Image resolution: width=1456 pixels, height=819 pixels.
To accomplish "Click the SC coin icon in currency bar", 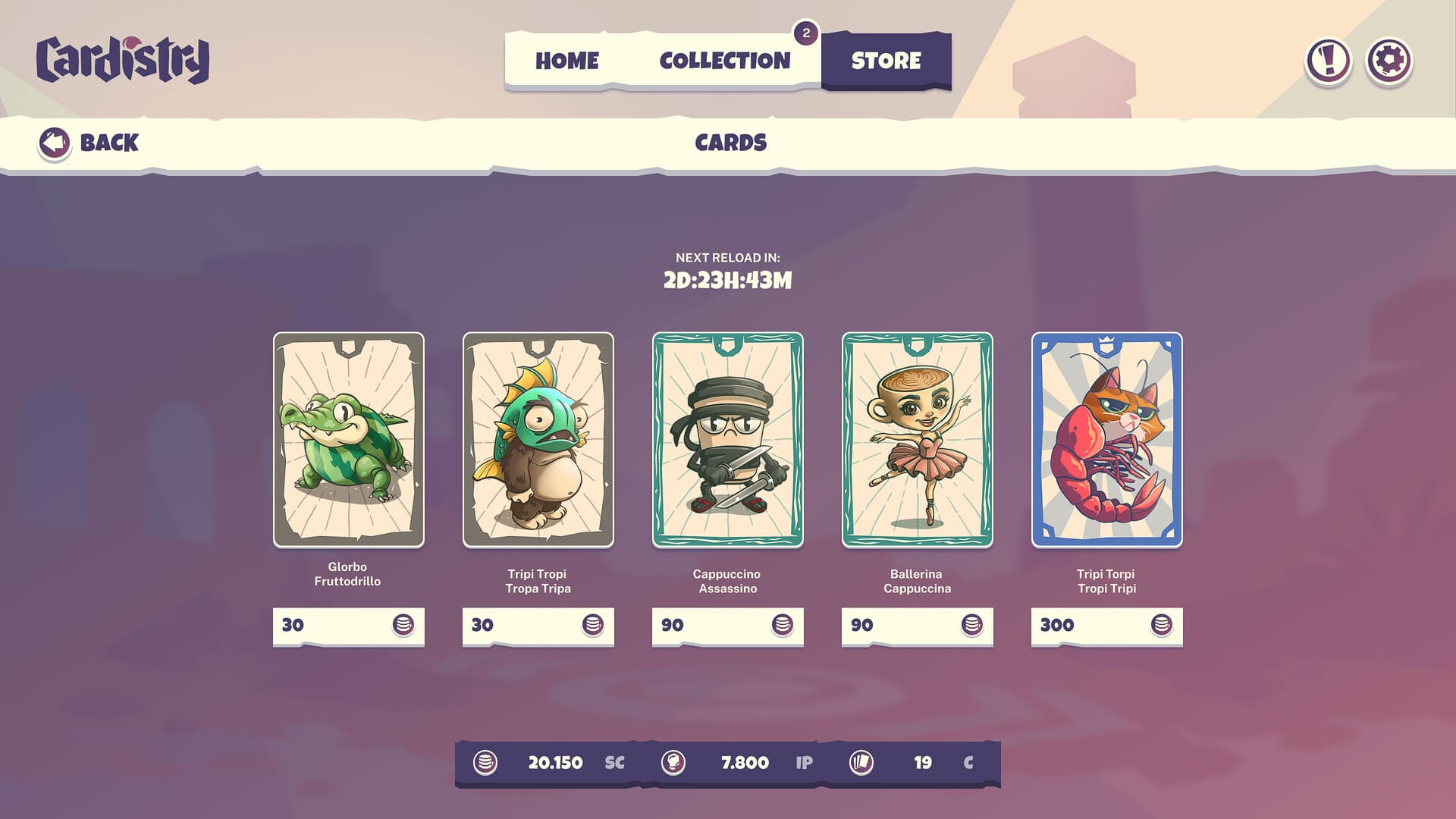I will [485, 764].
